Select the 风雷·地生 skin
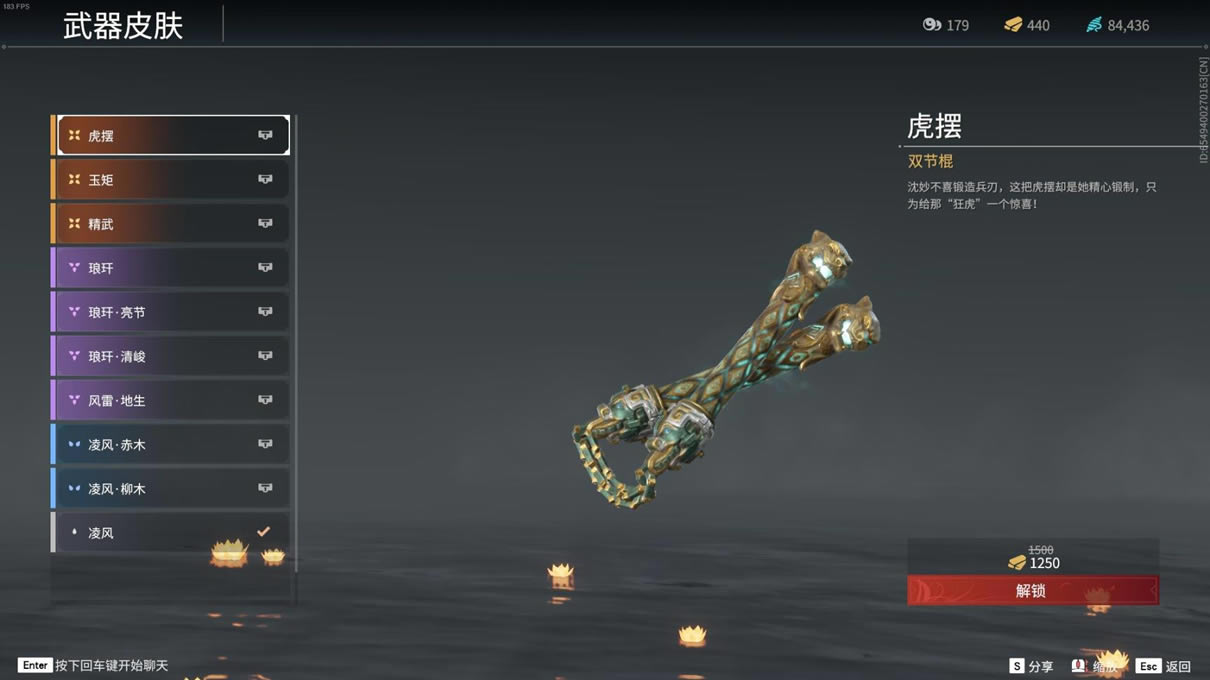The image size is (1210, 680). click(172, 400)
